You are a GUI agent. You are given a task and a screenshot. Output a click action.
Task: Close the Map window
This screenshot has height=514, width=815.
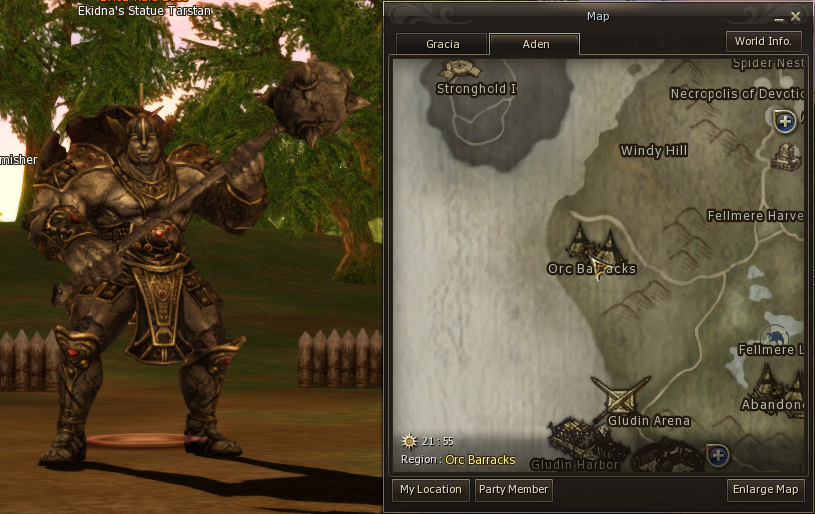[x=795, y=16]
